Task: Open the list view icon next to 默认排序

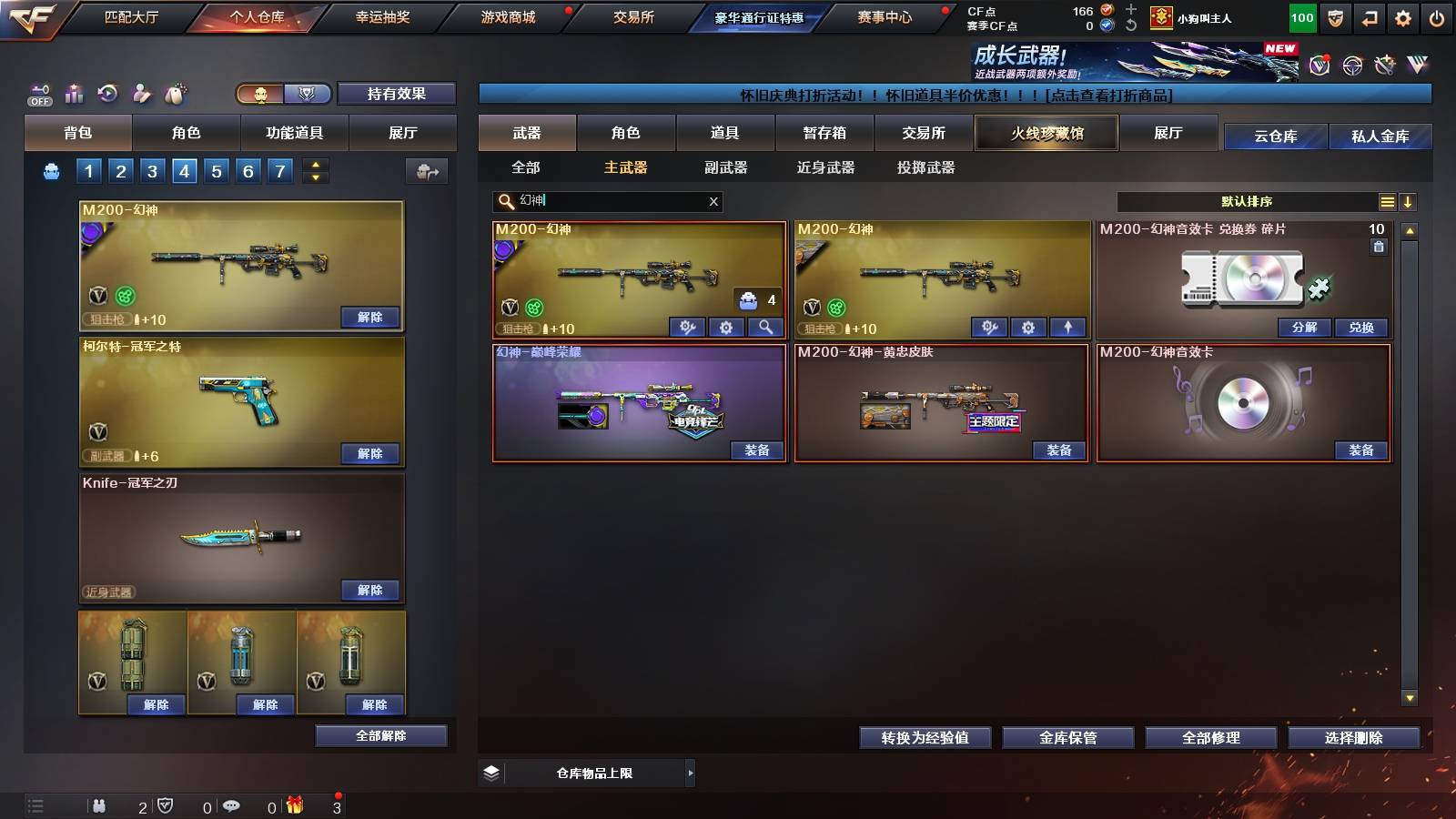Action: (x=1387, y=202)
